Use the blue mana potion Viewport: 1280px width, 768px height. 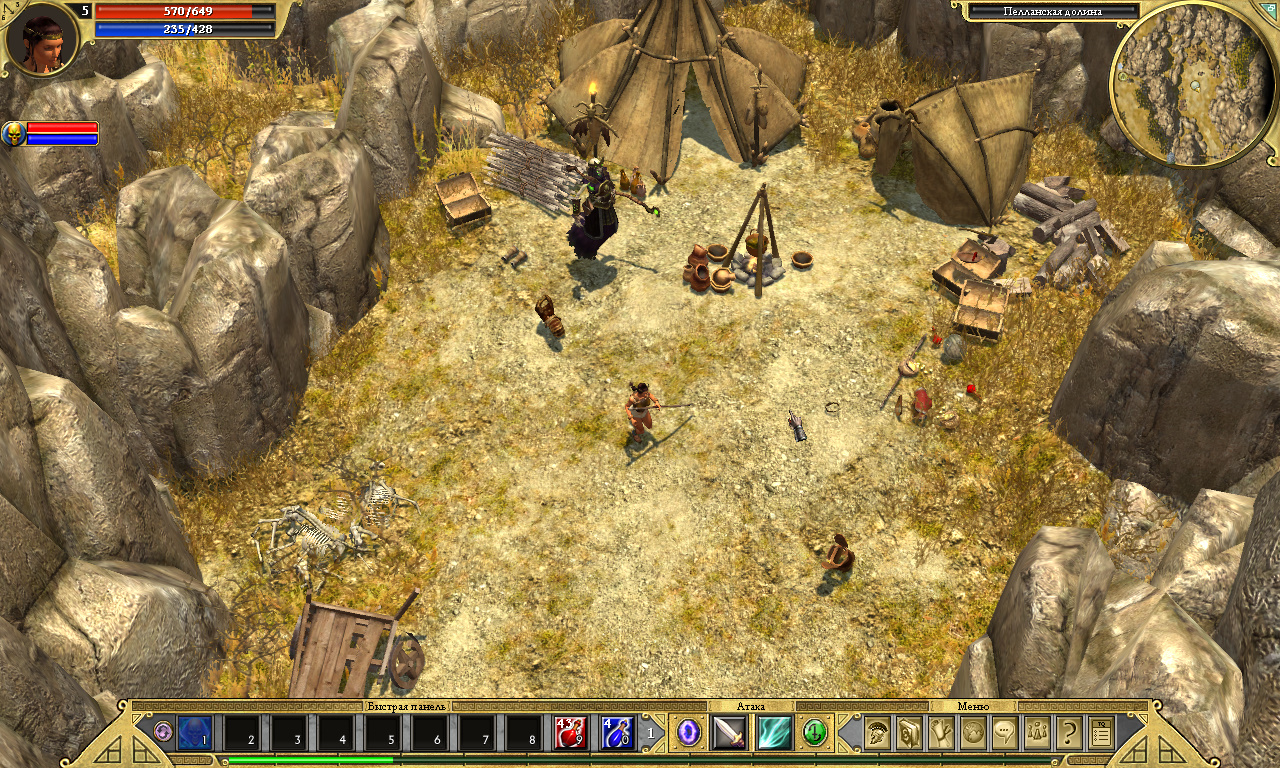617,733
